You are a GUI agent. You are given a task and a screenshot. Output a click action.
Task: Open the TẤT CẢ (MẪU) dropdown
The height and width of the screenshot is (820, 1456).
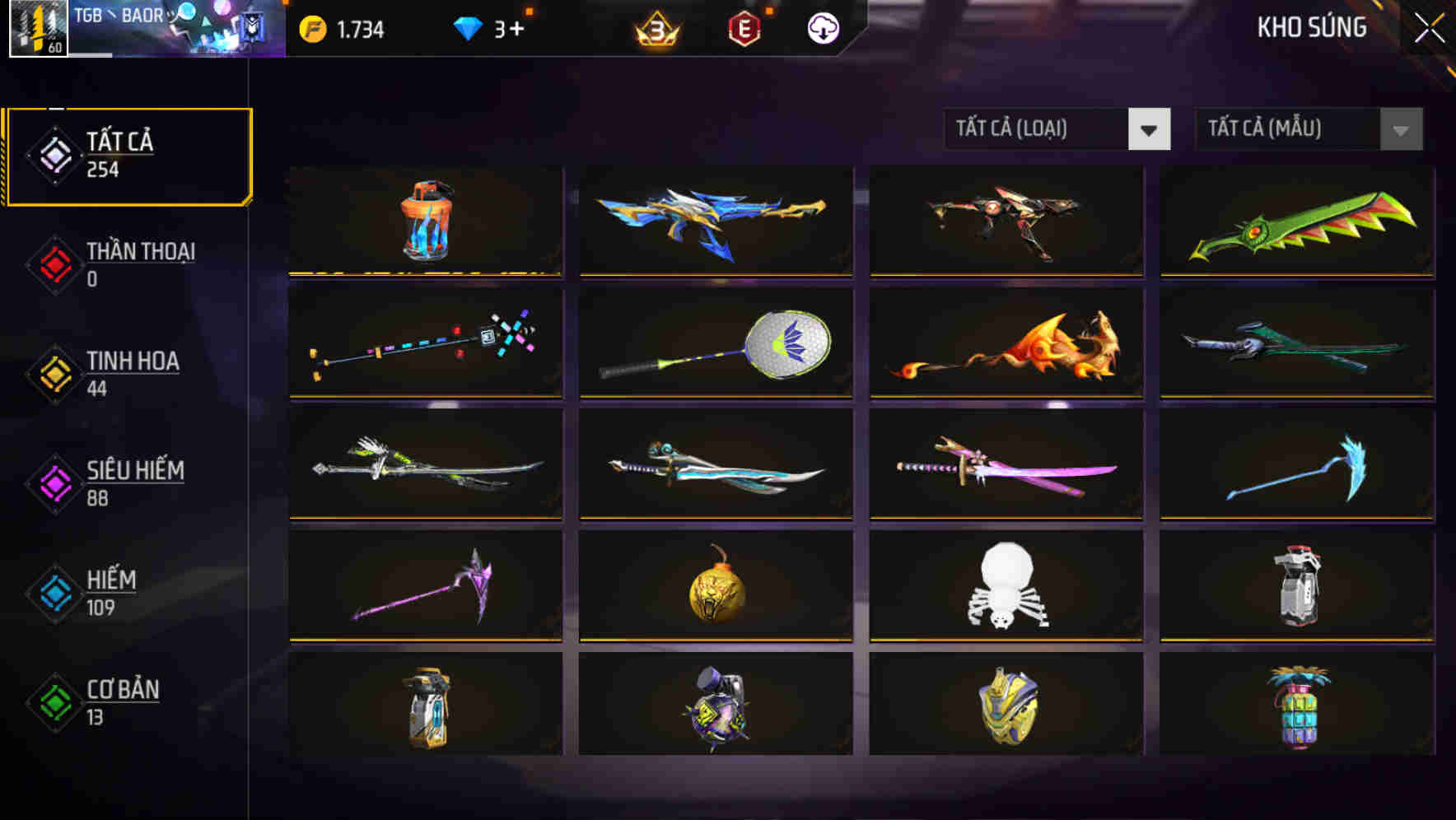click(x=1272, y=129)
